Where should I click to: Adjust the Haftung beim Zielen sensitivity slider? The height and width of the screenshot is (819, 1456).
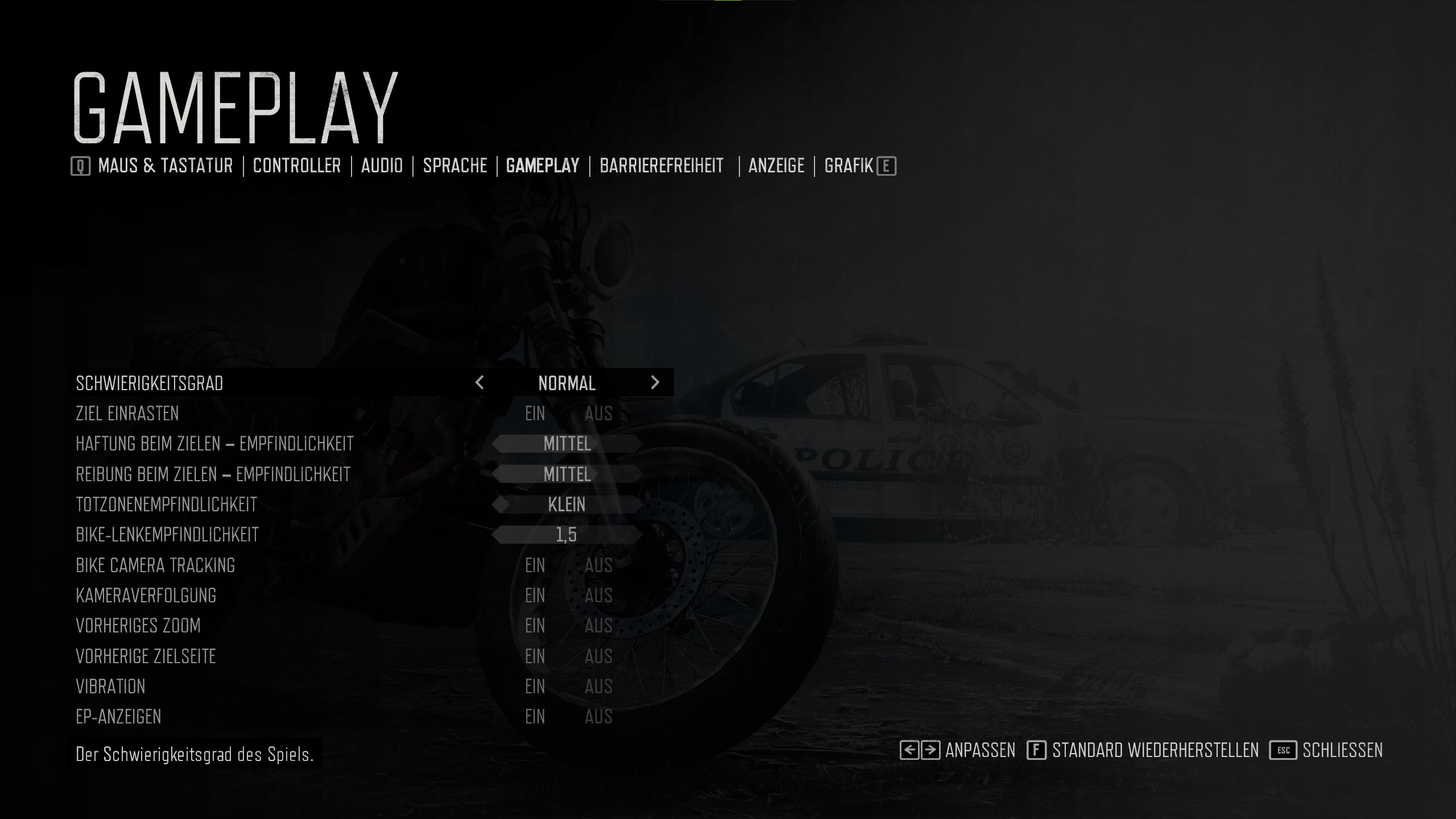567,444
